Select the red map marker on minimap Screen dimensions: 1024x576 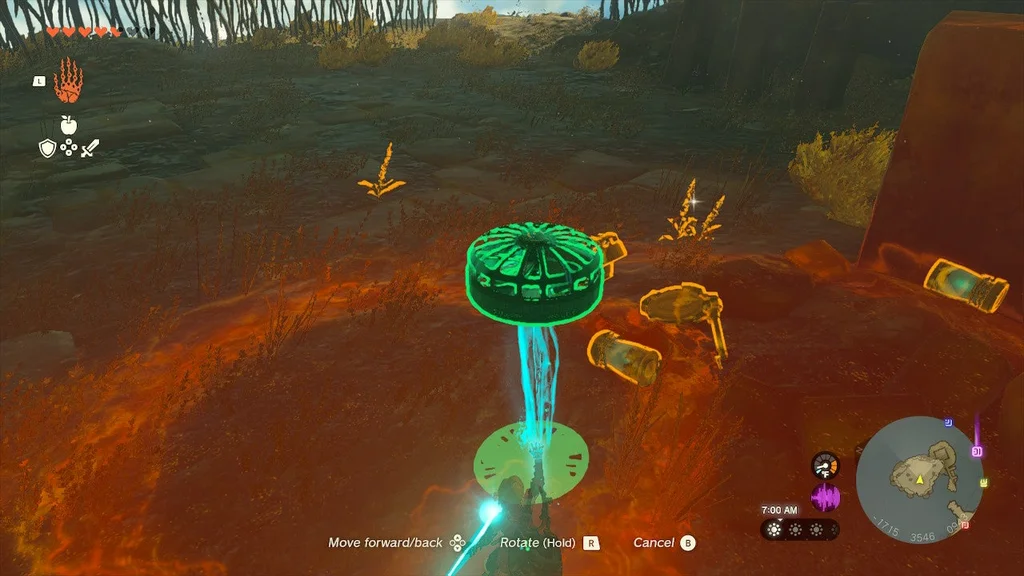[x=964, y=524]
